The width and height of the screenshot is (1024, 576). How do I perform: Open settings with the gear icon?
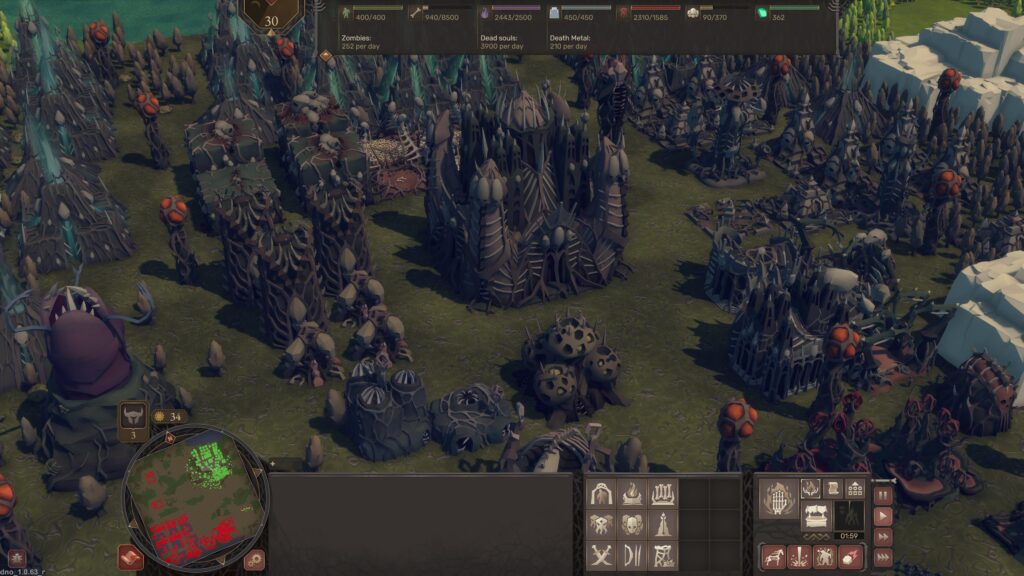256,560
